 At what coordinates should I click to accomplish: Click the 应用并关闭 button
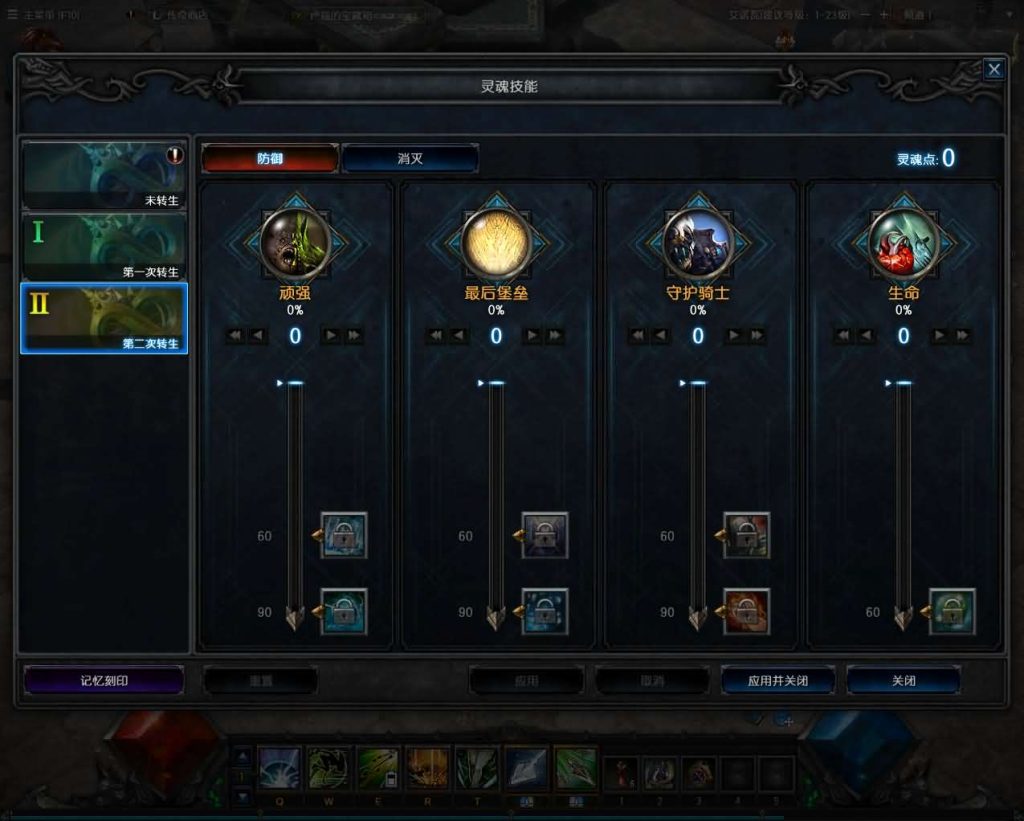pyautogui.click(x=777, y=681)
